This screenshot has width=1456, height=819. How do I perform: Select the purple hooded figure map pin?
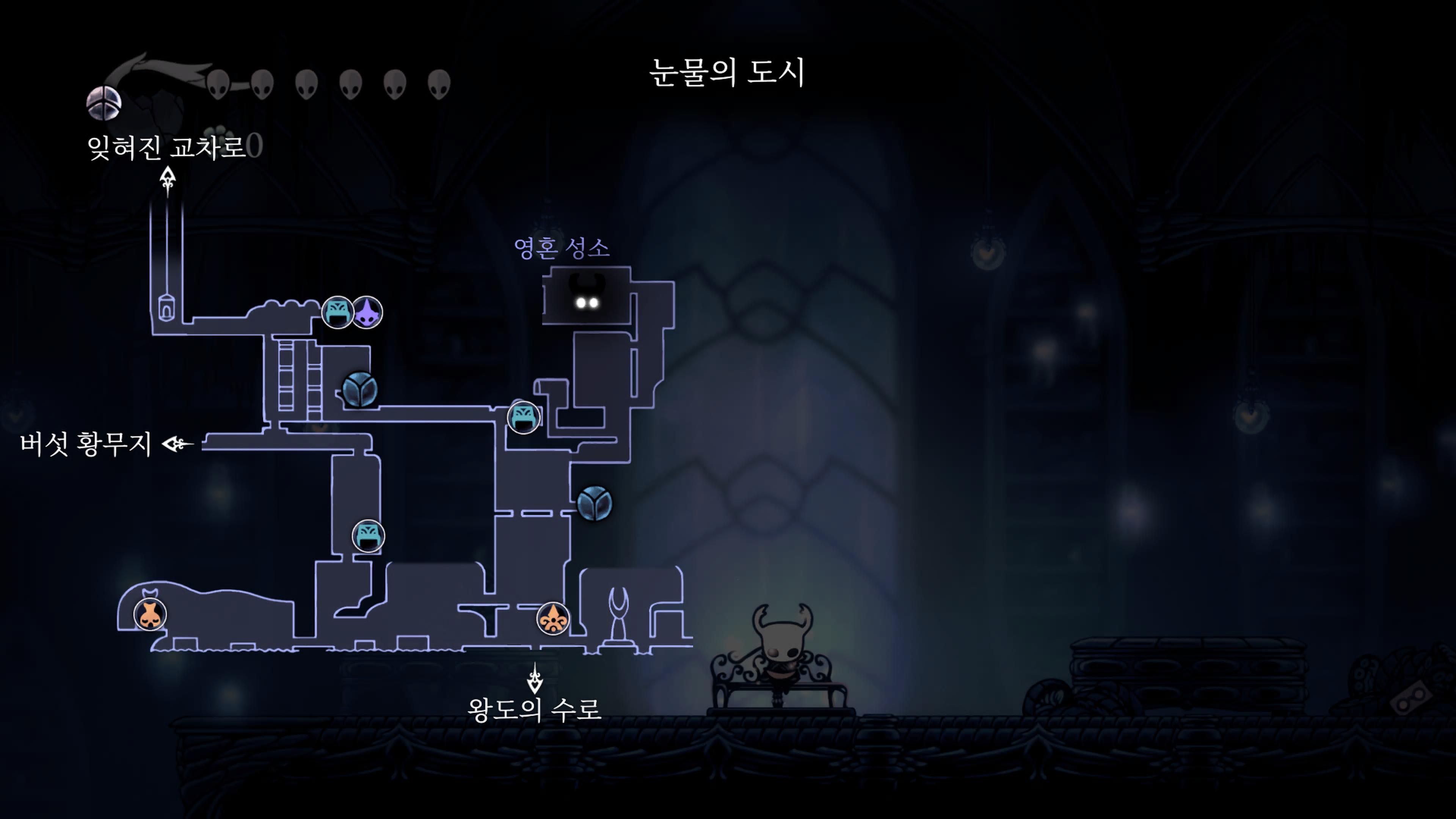[x=367, y=312]
